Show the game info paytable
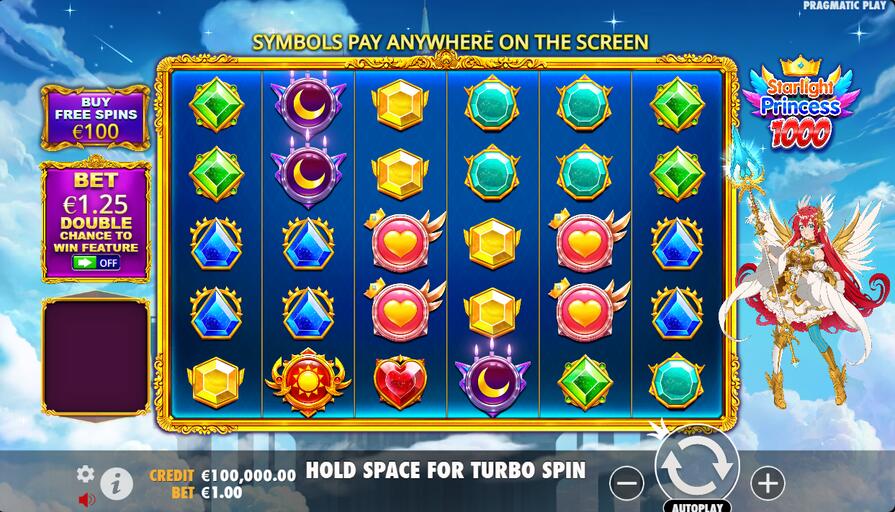The height and width of the screenshot is (512, 895). pos(116,484)
